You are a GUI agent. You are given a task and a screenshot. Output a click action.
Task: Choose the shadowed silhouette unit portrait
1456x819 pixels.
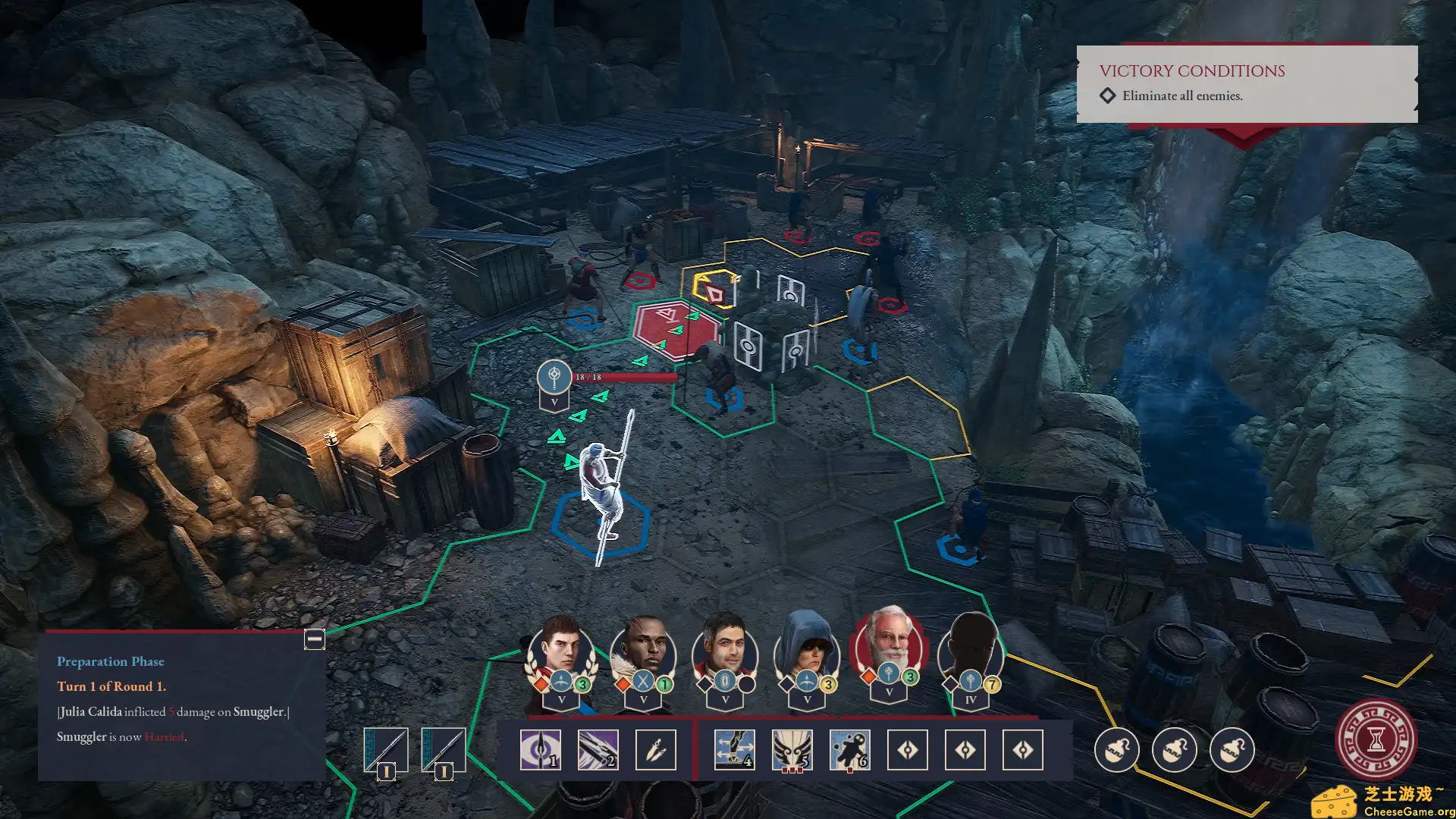coord(971,652)
